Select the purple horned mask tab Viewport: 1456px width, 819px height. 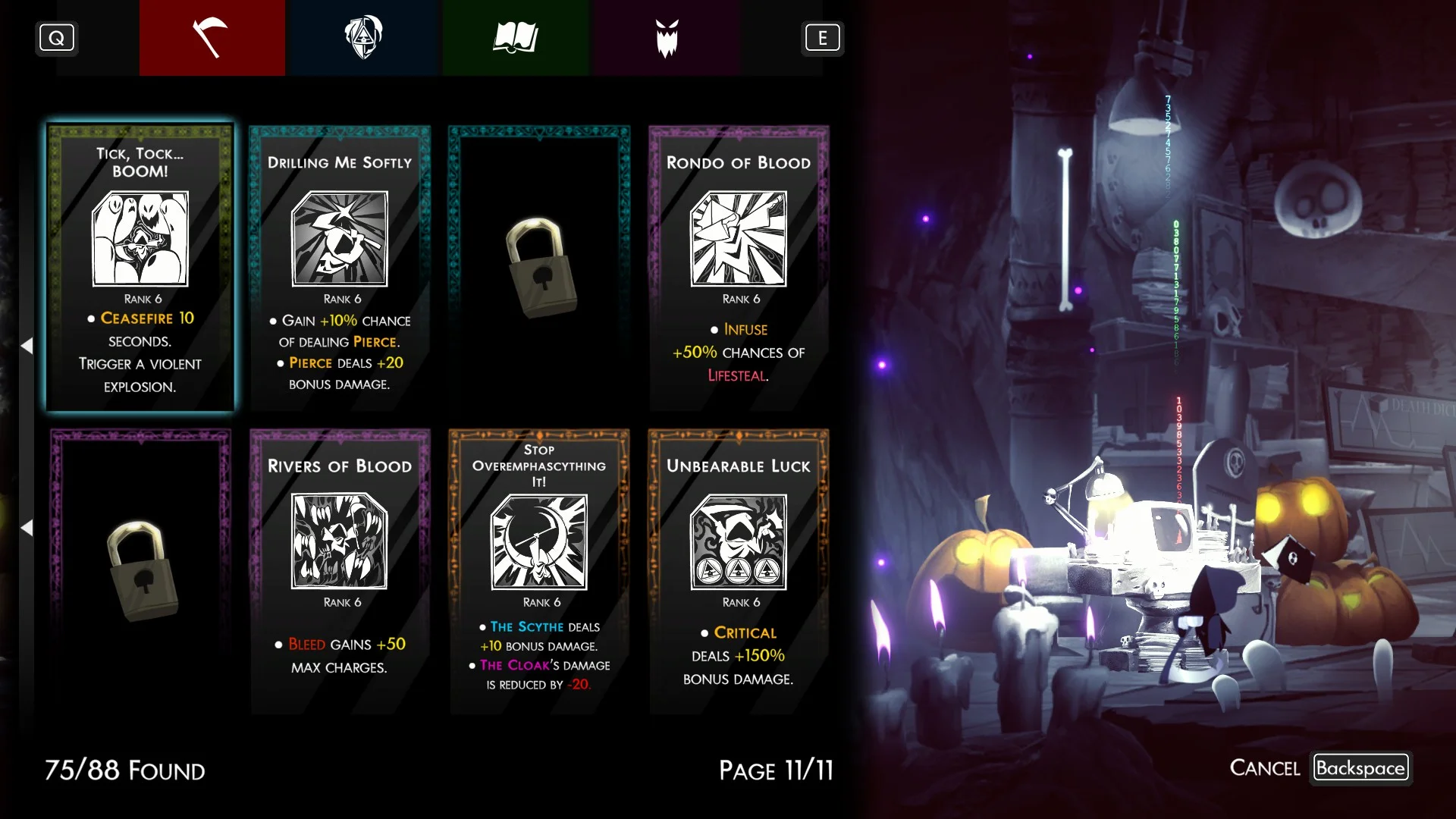click(667, 38)
